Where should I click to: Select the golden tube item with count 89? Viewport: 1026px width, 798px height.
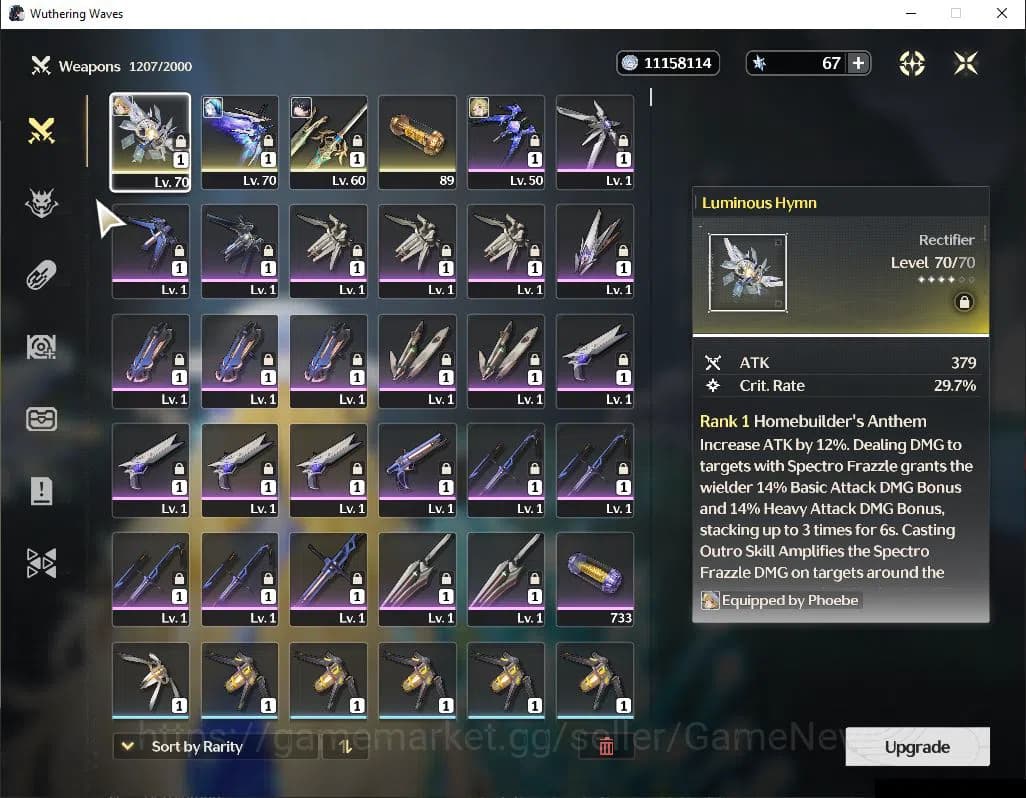click(x=417, y=142)
